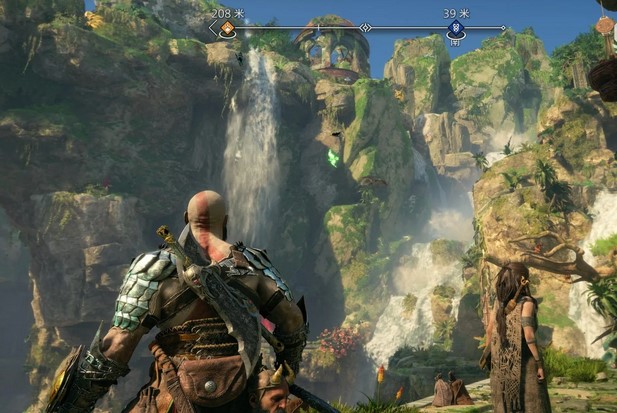Click the center diamond on the compass bar
Image resolution: width=617 pixels, height=413 pixels.
coord(366,28)
